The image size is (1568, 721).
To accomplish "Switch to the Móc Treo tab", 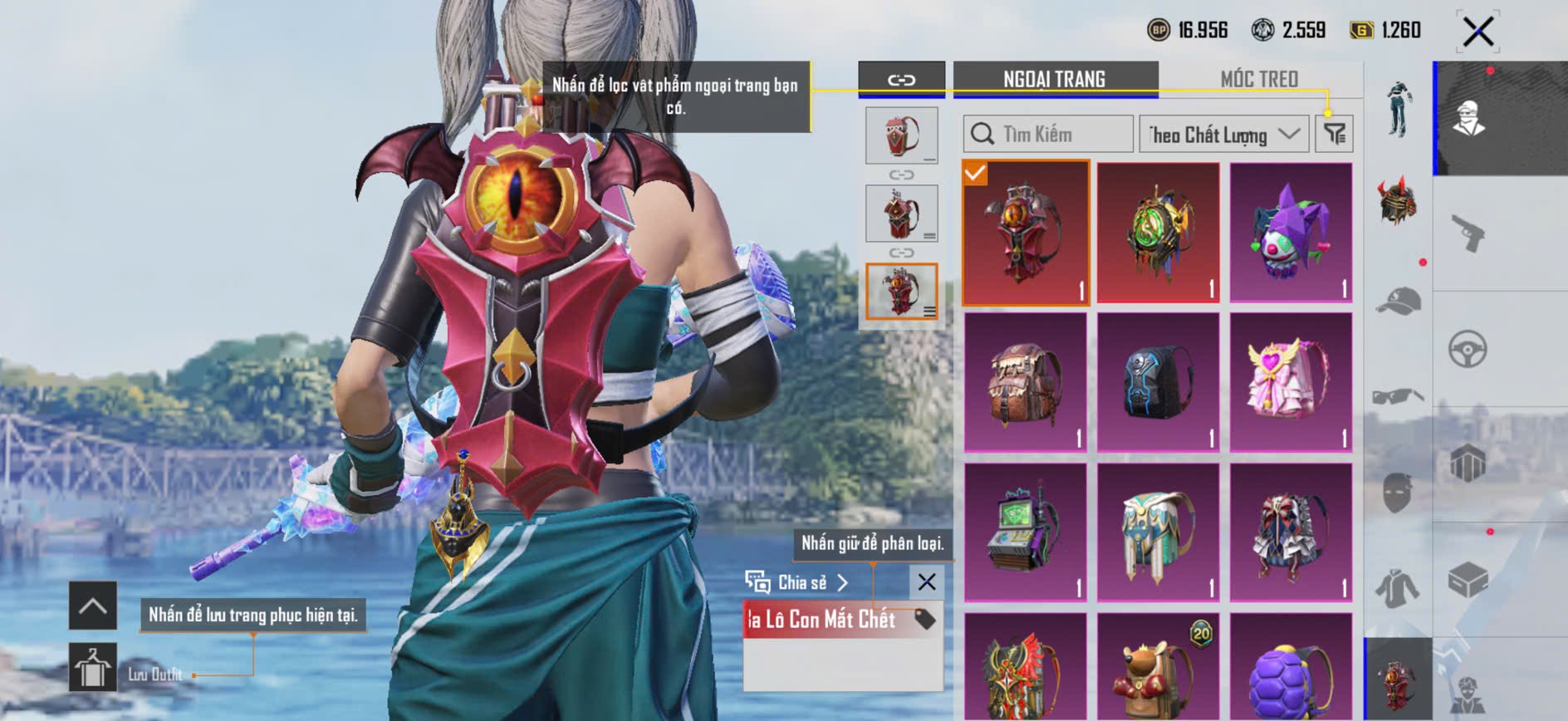I will (x=1258, y=79).
